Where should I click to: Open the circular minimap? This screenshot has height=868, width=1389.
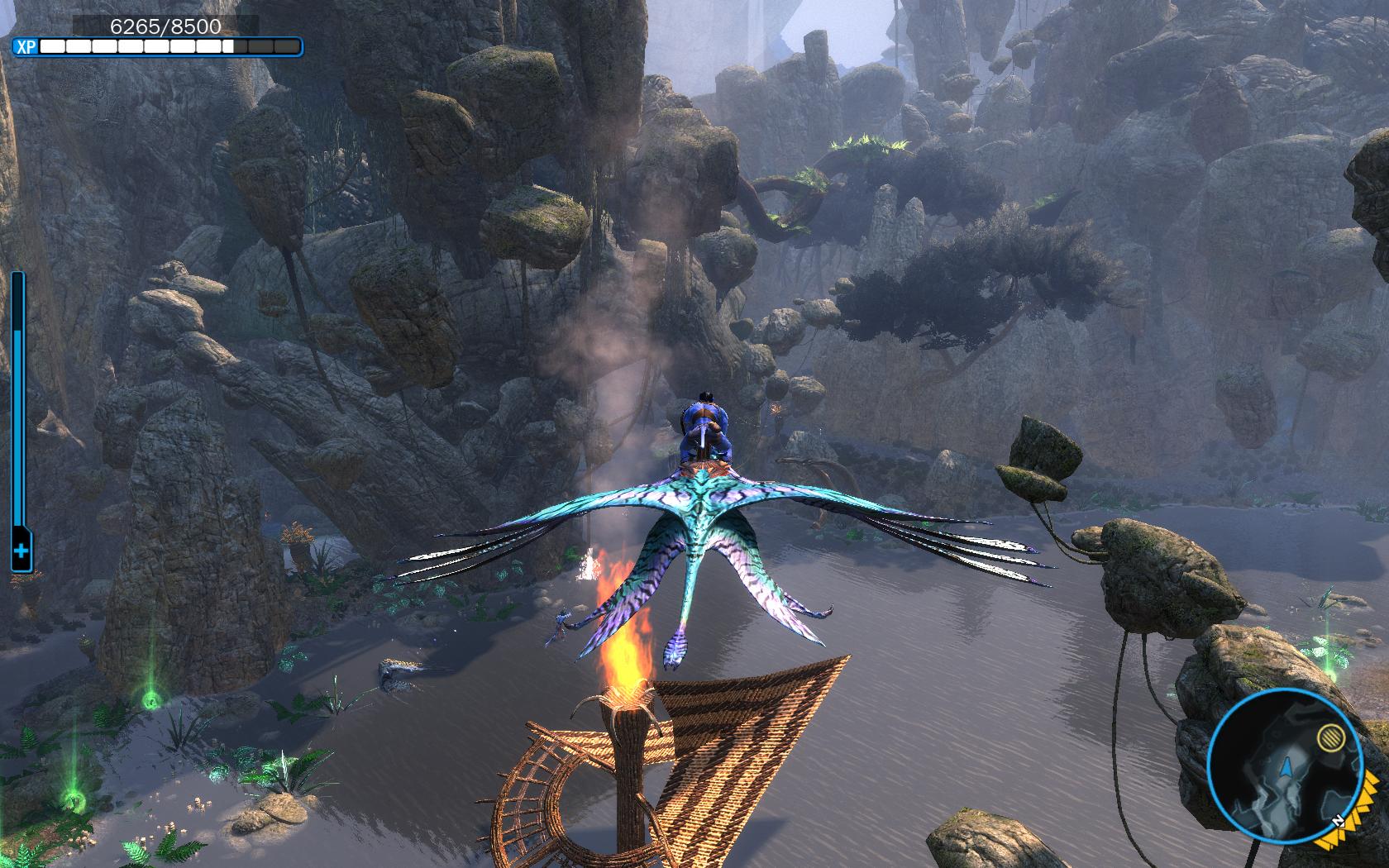click(x=1284, y=763)
